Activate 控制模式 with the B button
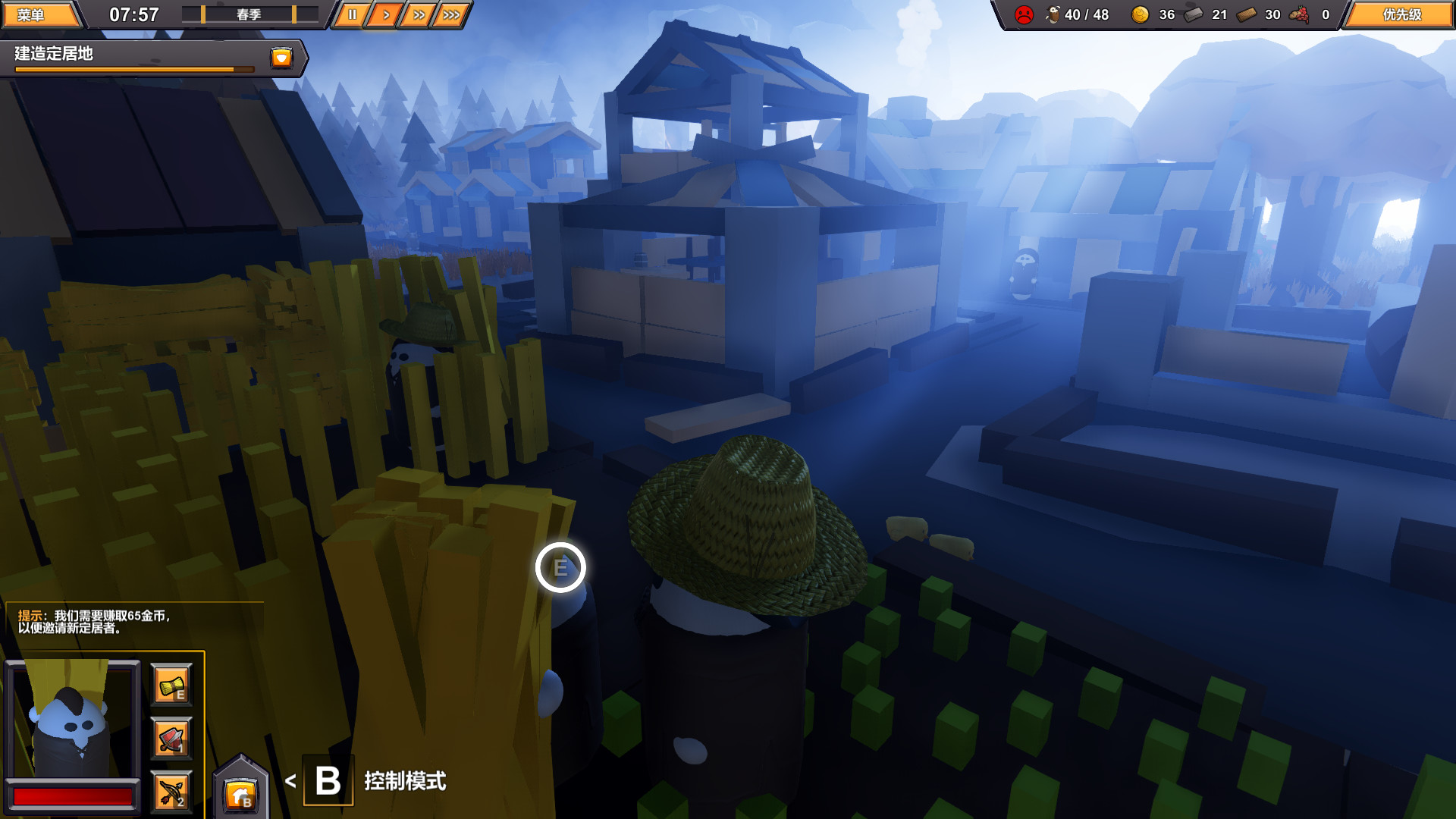This screenshot has height=819, width=1456. point(328,780)
